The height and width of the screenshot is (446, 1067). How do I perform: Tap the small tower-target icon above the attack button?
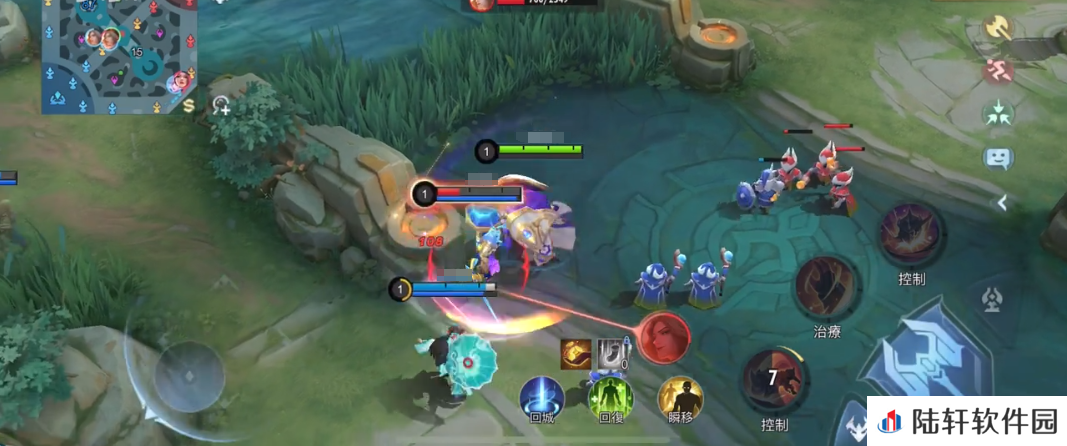994,299
